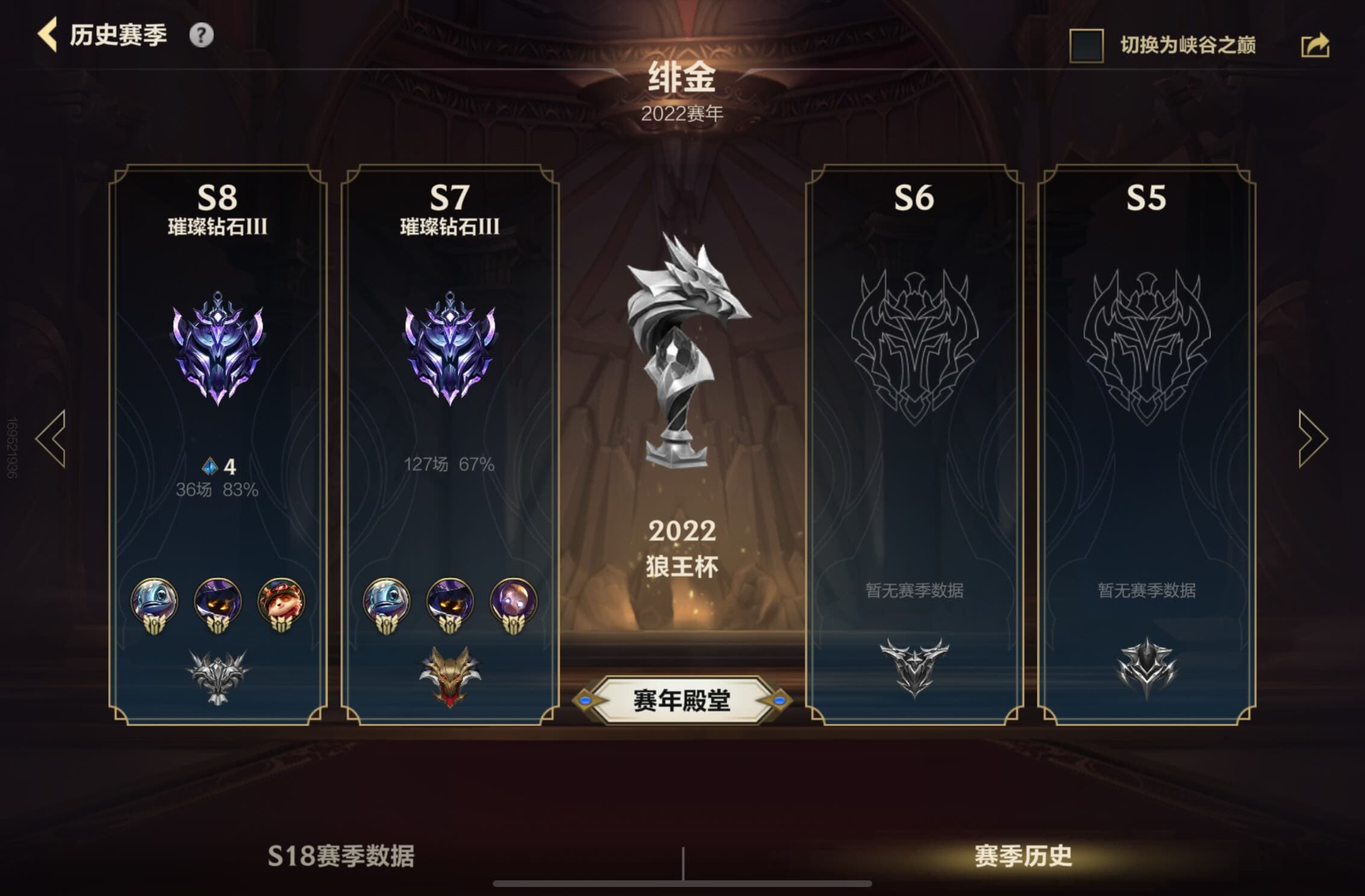Switch to the S18赛季数据 tab
Screen dimensions: 1365x896
pyautogui.click(x=341, y=856)
